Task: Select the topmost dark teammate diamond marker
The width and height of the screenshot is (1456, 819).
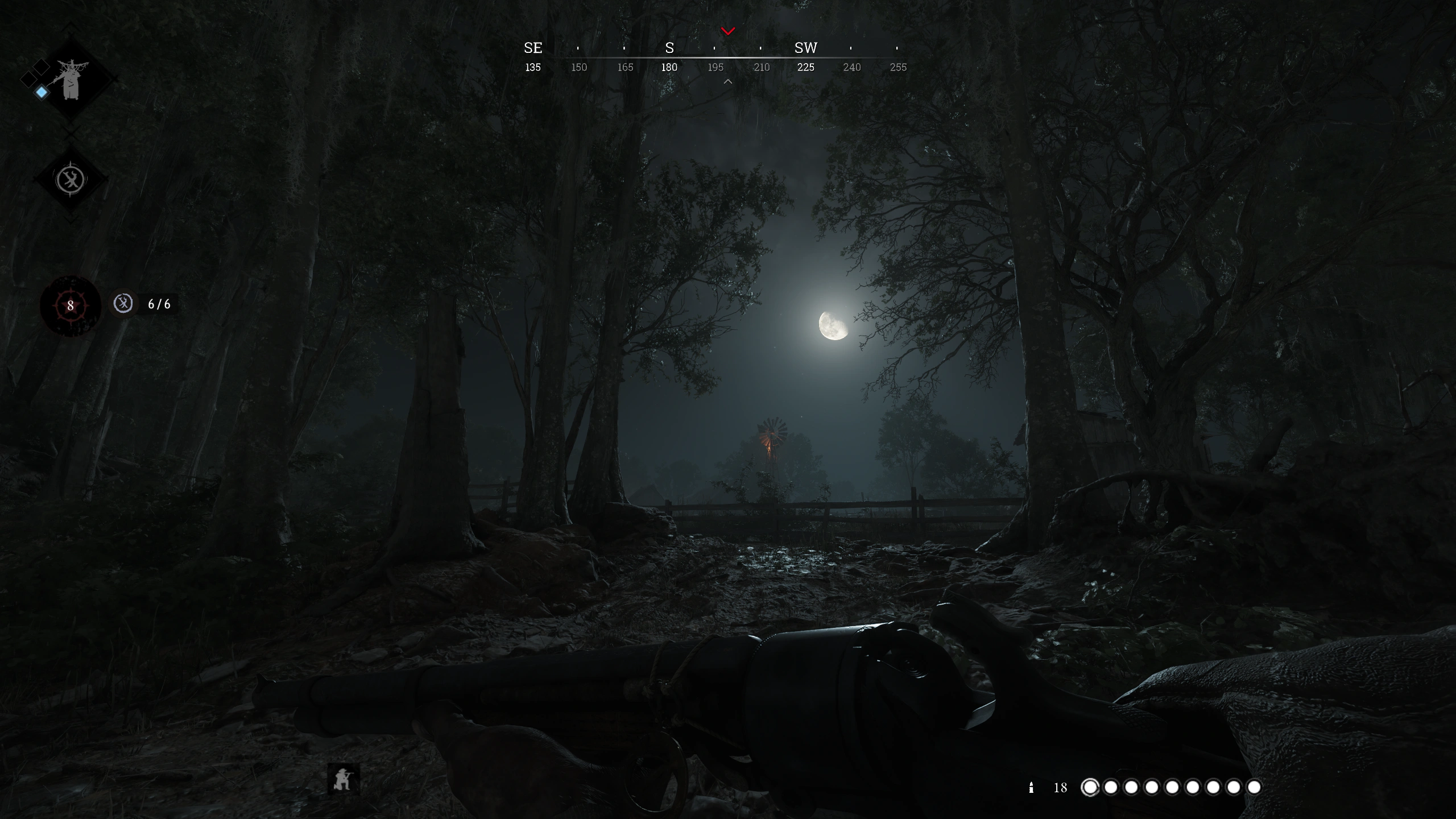Action: (x=42, y=66)
